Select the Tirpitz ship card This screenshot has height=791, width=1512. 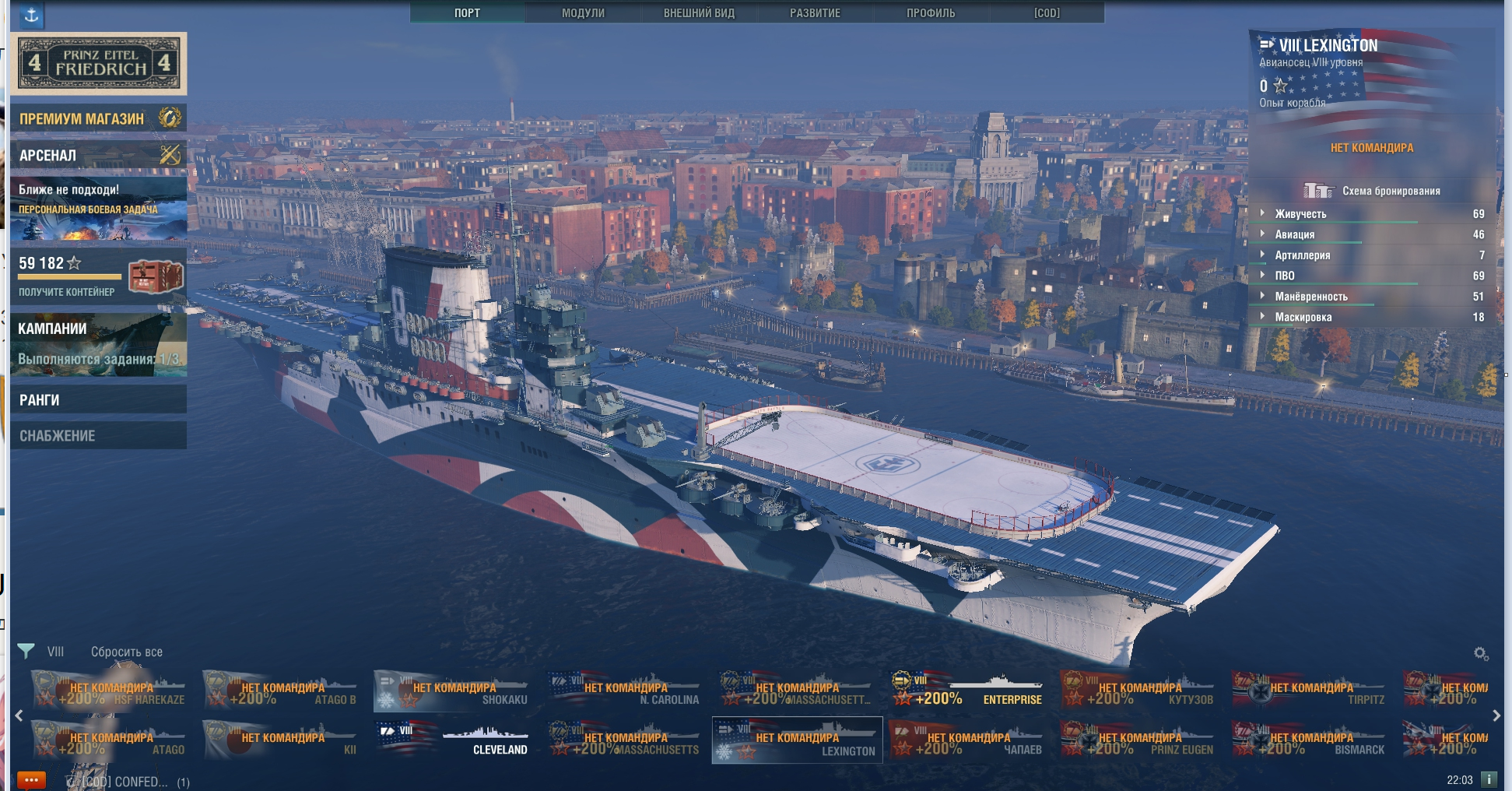pos(1312,690)
